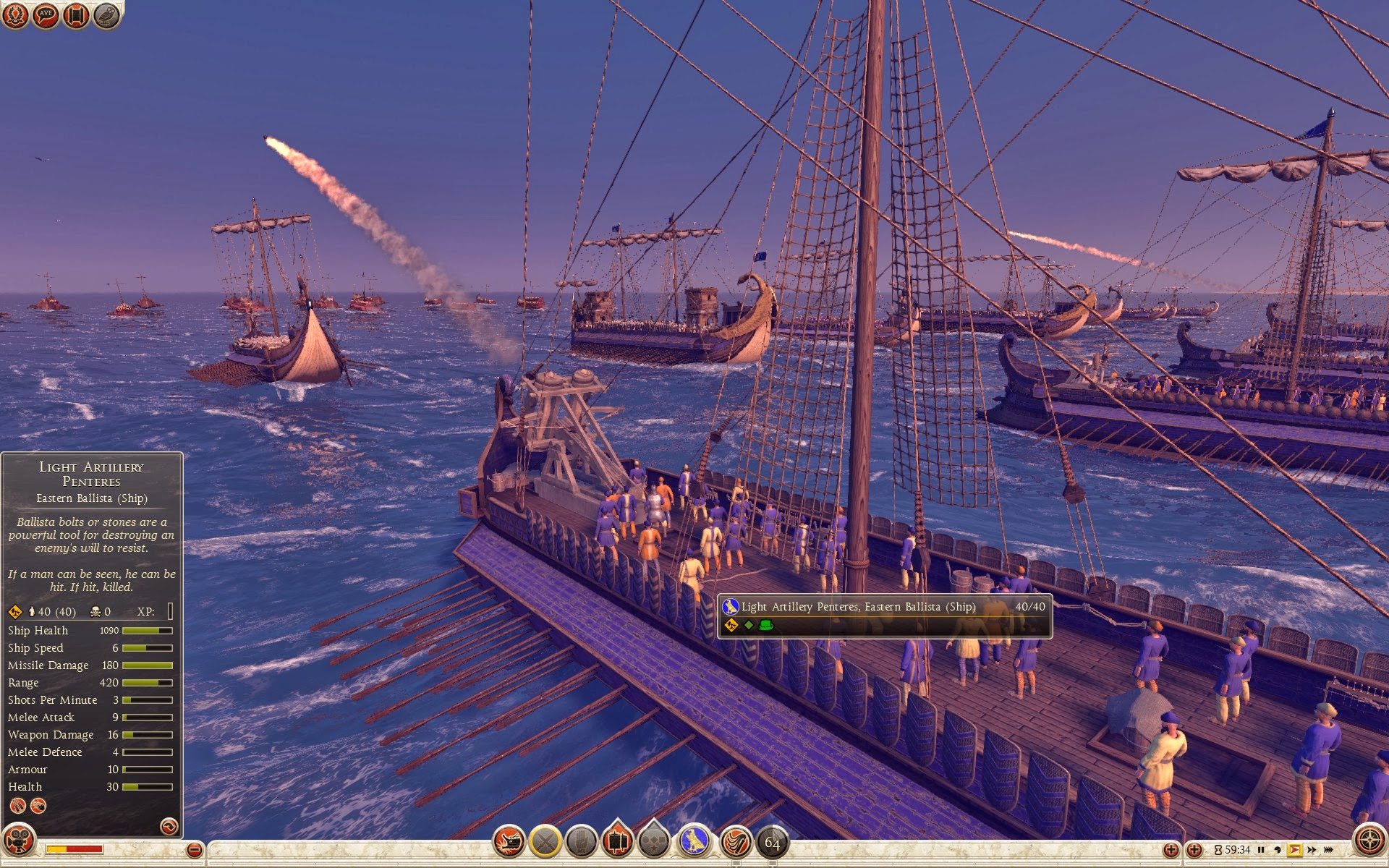Open the laurel wreath menu button

coord(15,15)
